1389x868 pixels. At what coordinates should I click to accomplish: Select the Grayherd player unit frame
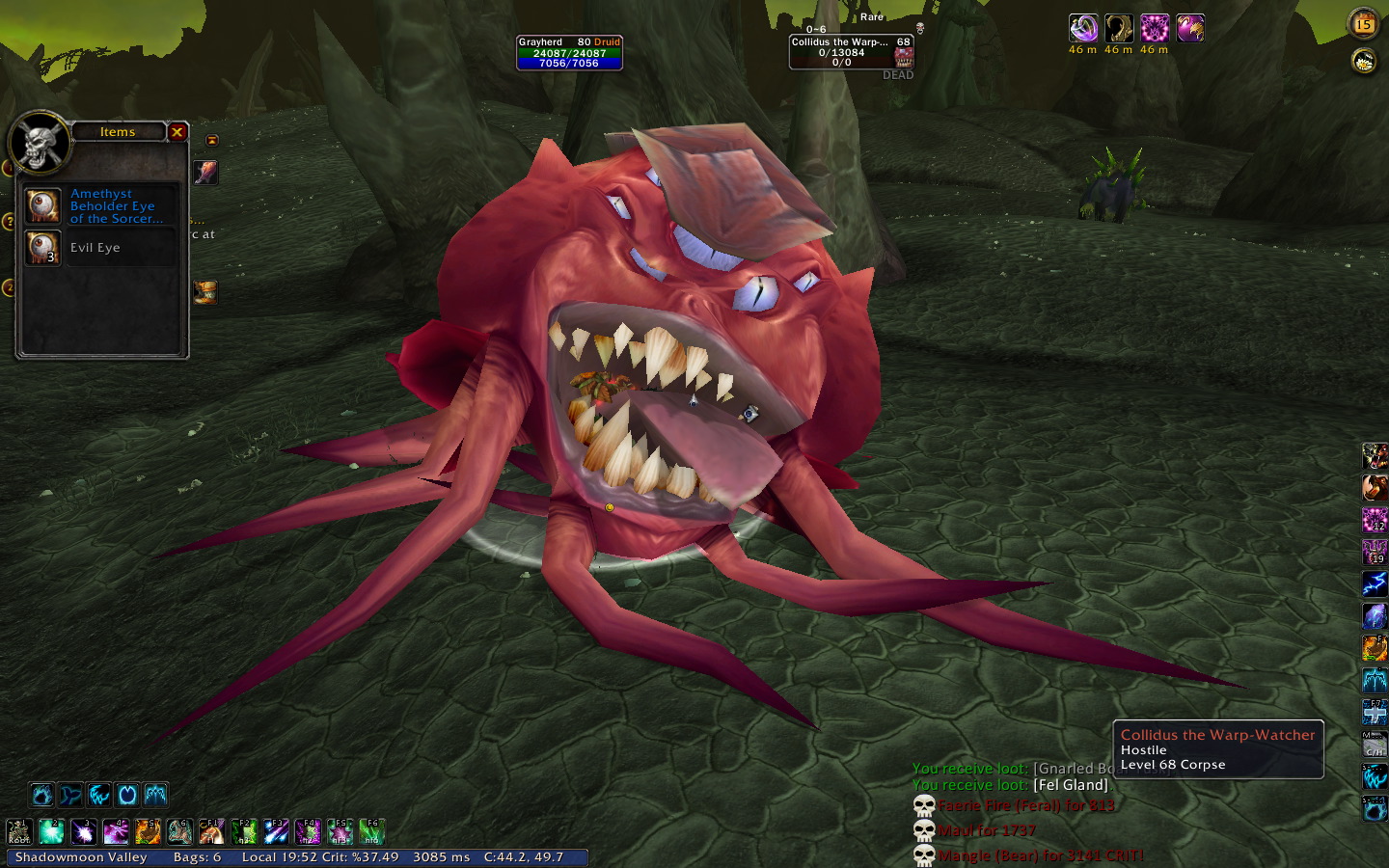pos(569,53)
